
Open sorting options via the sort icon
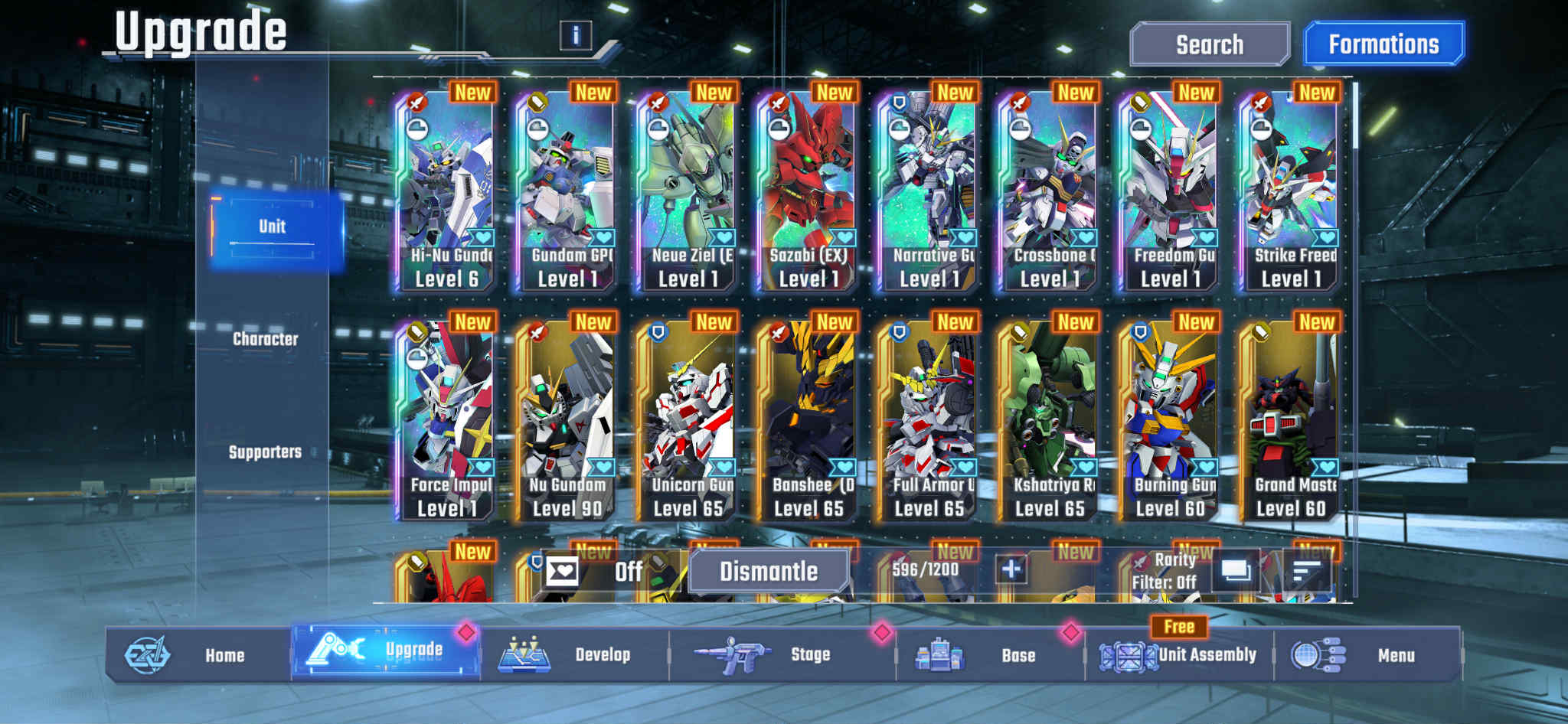pyautogui.click(x=1309, y=570)
